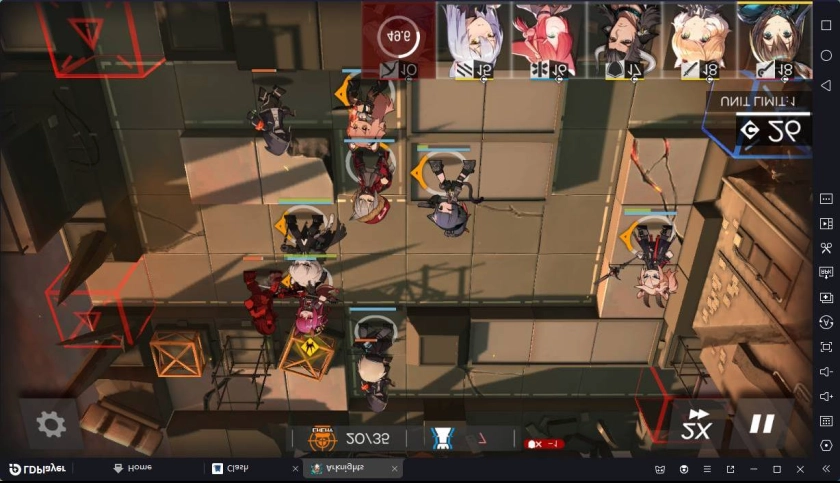840x483 pixels.
Task: Close the Arknights emulator tab
Action: [394, 468]
